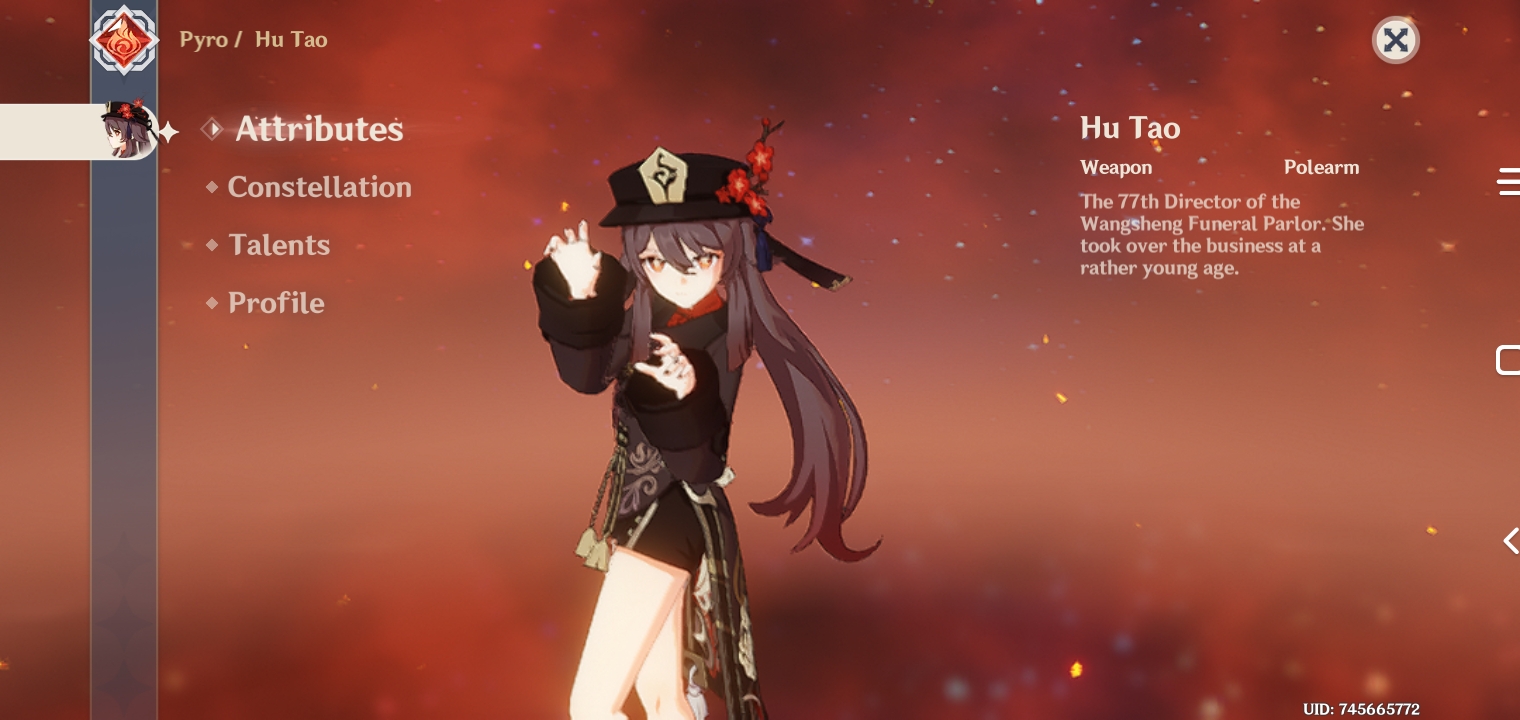1520x720 pixels.
Task: Click "Pyro" in the breadcrumb header
Action: pyautogui.click(x=204, y=40)
